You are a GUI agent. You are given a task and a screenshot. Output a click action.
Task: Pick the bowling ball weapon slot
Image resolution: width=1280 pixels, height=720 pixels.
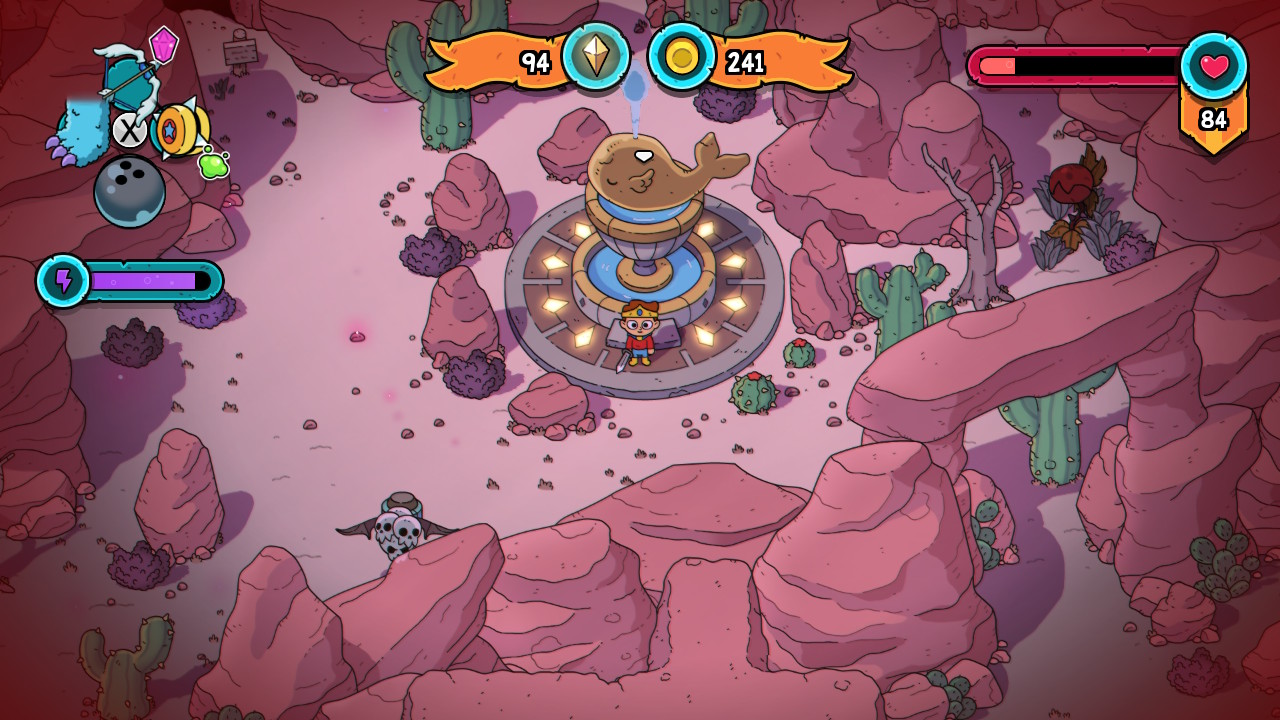pos(130,191)
